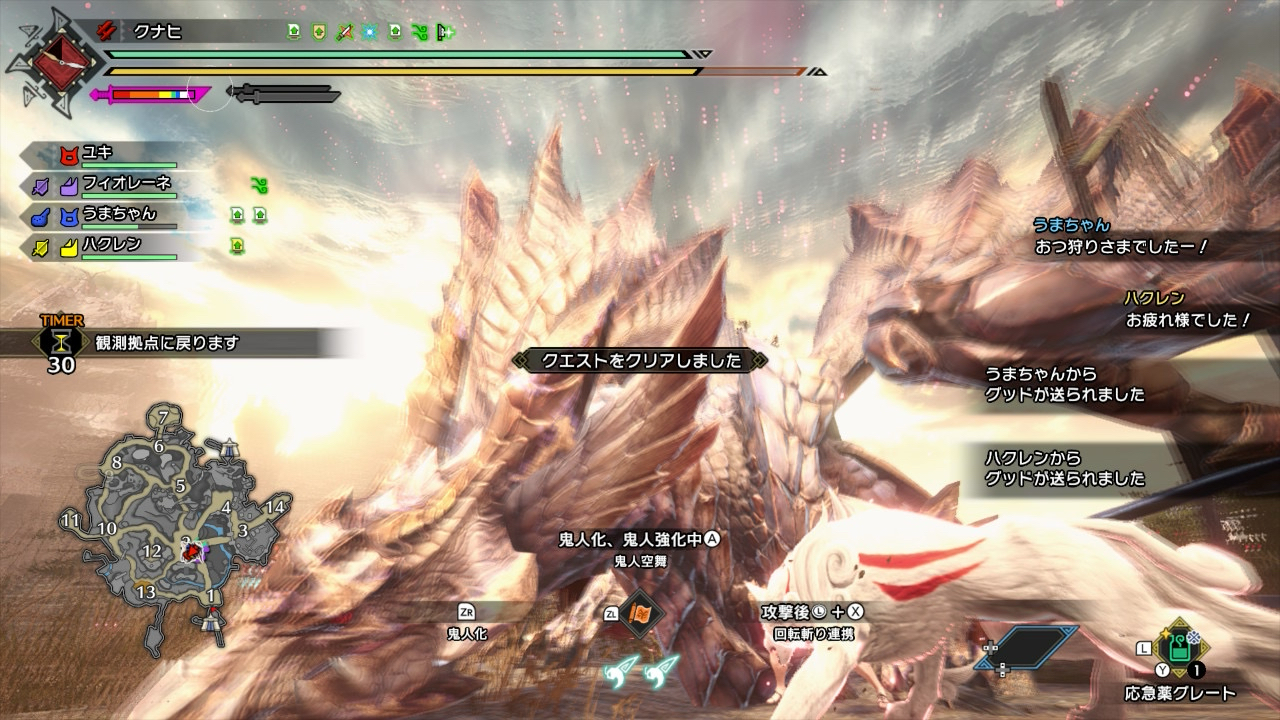Click the うまちゃんからグッド notification
Viewport: 1280px width, 720px height.
coord(1065,384)
